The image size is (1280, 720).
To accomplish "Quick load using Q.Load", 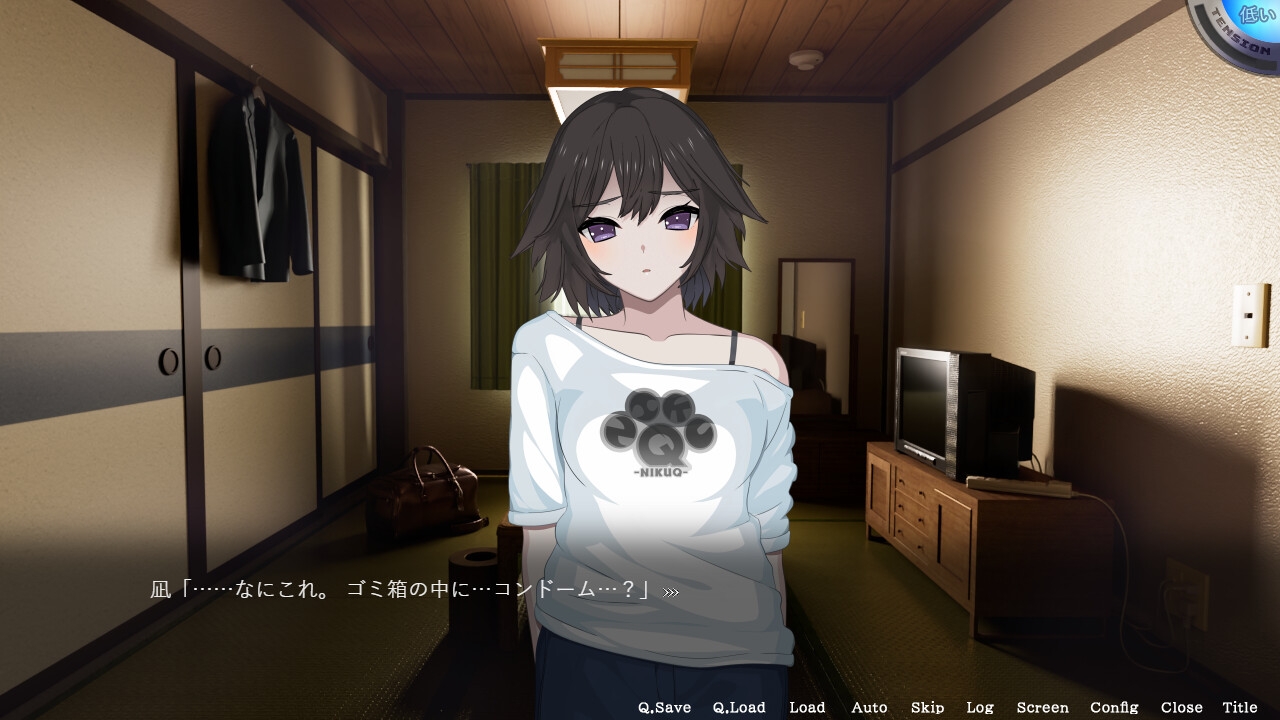I will click(739, 707).
